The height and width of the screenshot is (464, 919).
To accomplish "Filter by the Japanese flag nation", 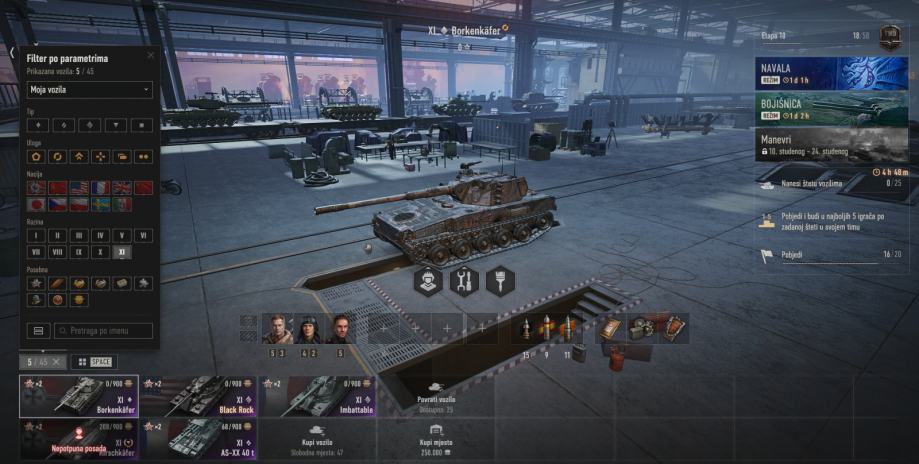I will [35, 204].
